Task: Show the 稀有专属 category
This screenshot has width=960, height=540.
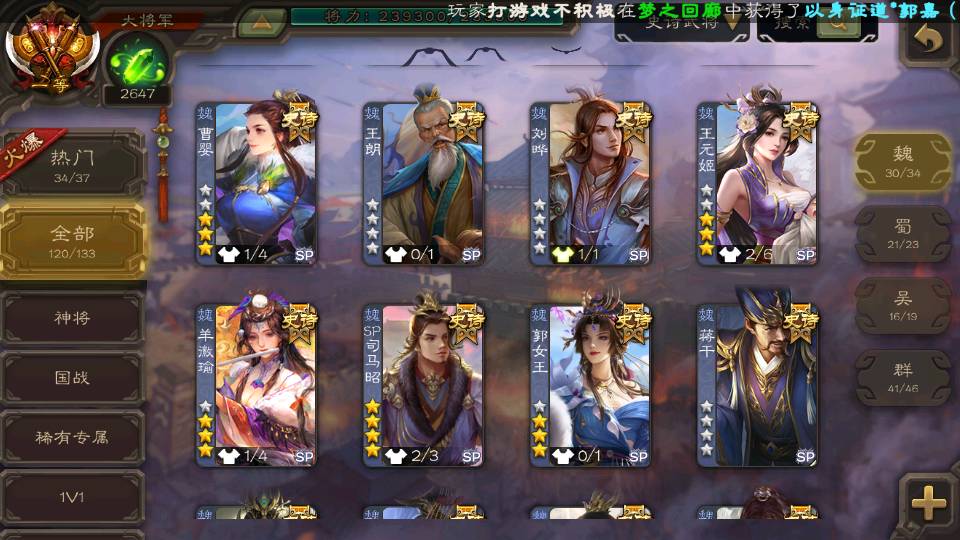Action: (x=72, y=437)
